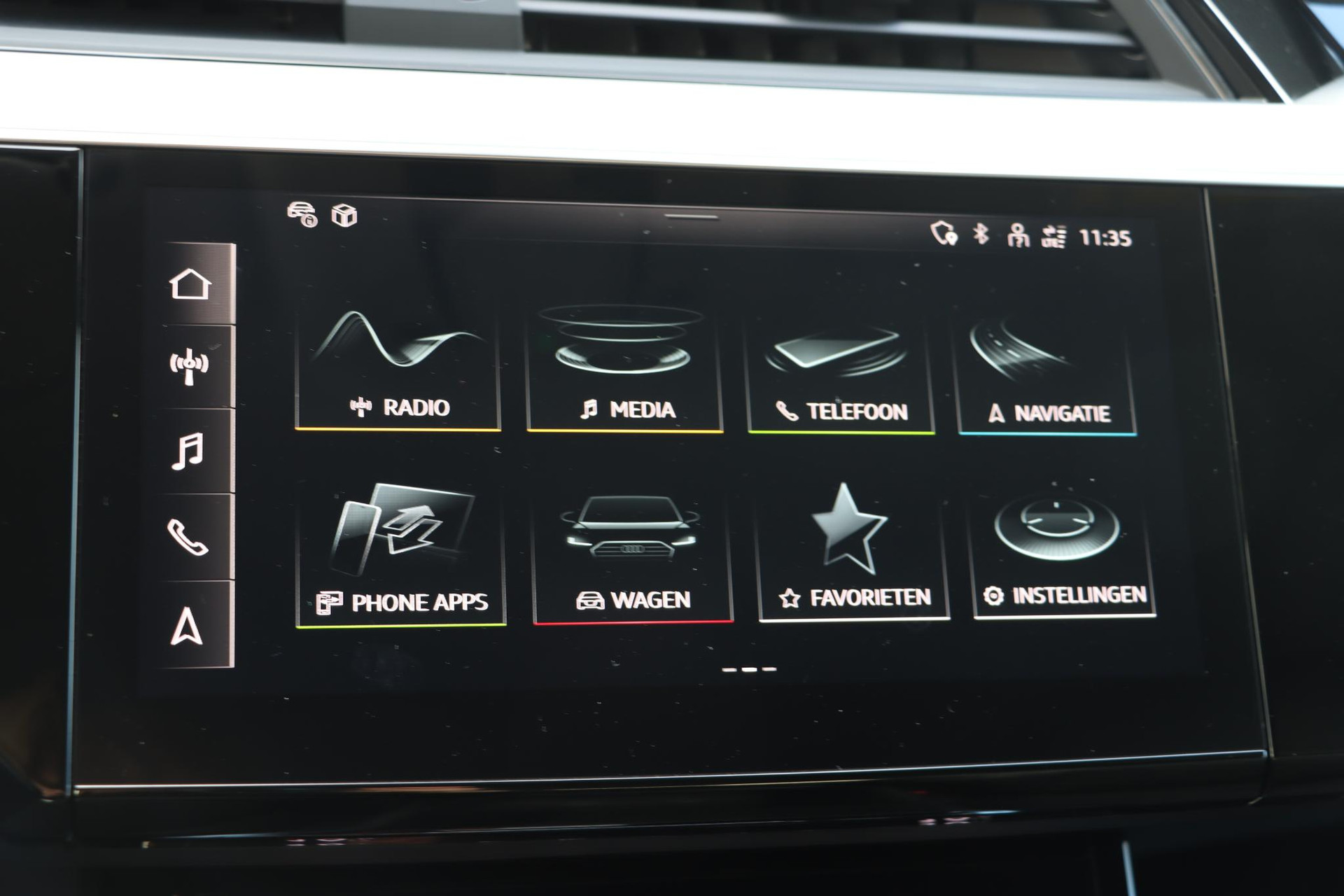Image resolution: width=1344 pixels, height=896 pixels.
Task: Select the Media tile
Action: [x=624, y=371]
